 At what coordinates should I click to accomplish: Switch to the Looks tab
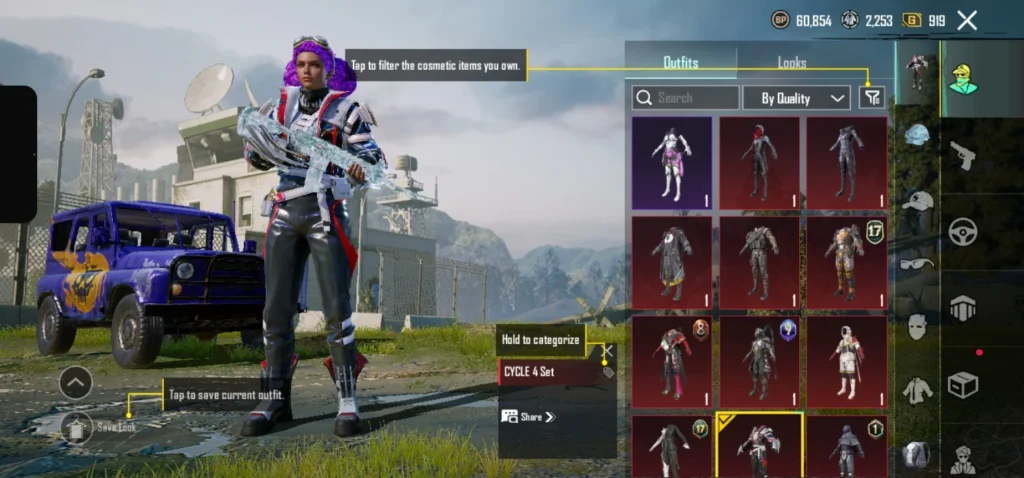792,63
